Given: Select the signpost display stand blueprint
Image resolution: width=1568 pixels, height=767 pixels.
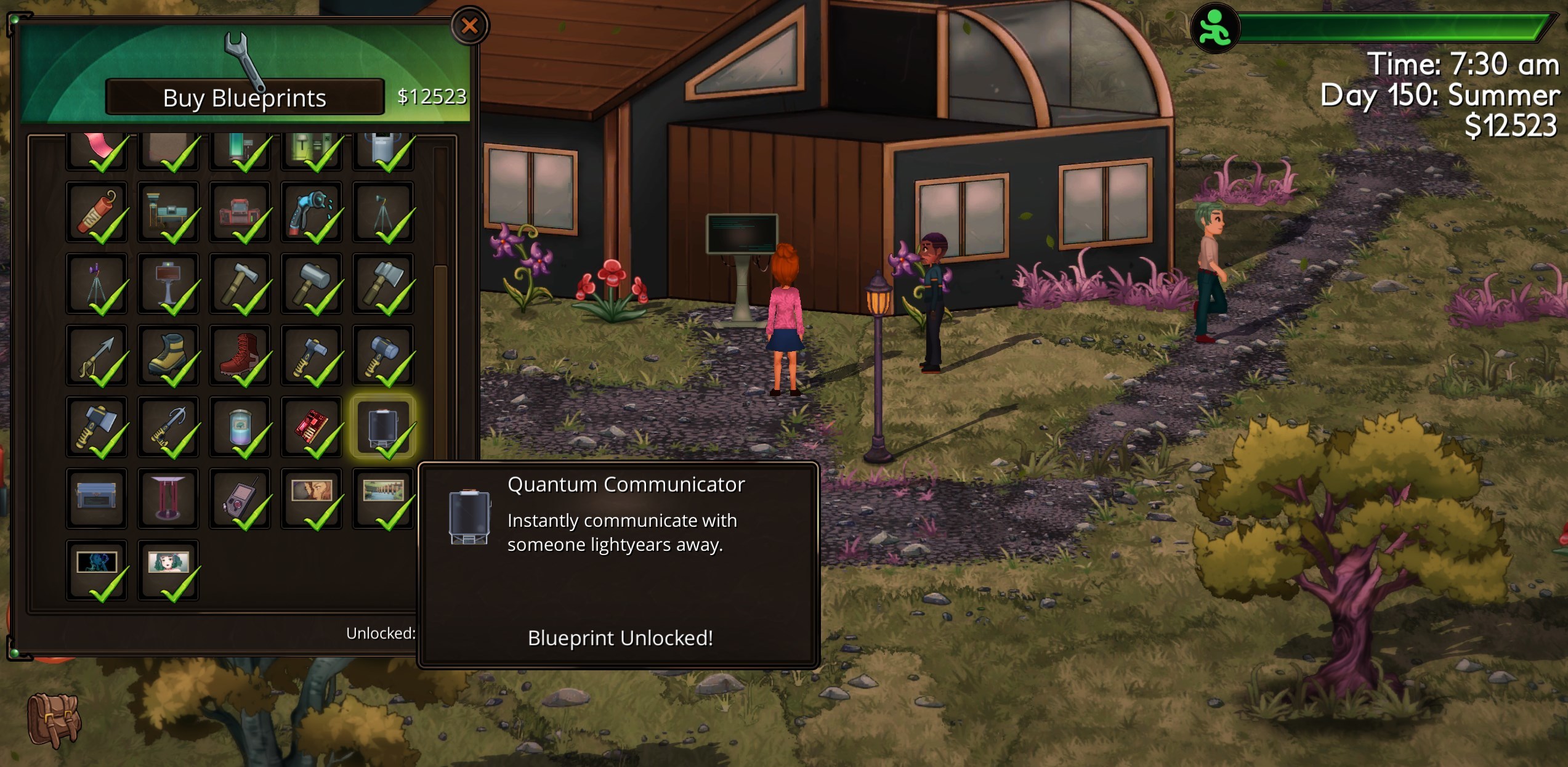Looking at the screenshot, I should (x=168, y=284).
